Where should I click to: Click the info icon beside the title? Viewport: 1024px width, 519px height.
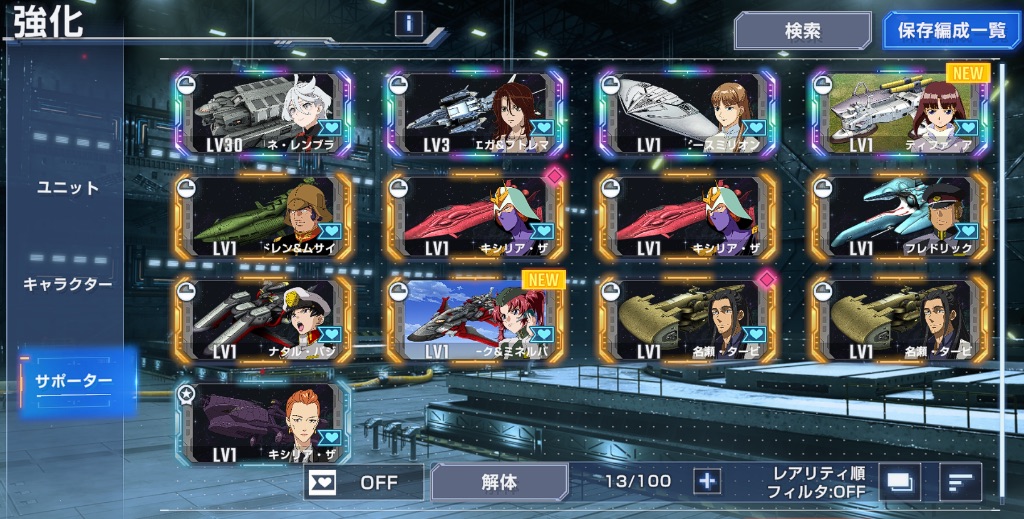[x=408, y=23]
